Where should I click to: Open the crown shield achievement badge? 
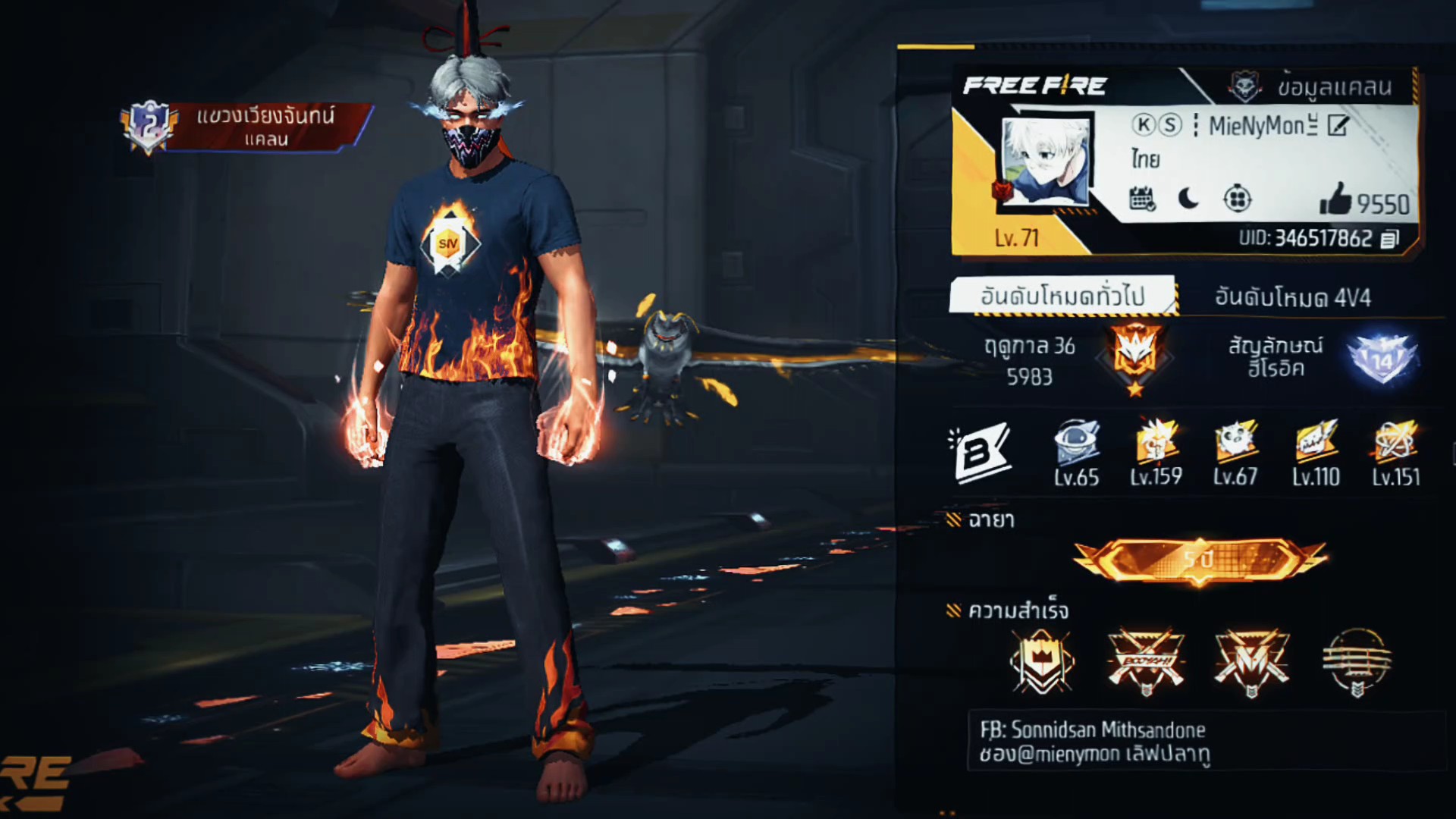1042,661
